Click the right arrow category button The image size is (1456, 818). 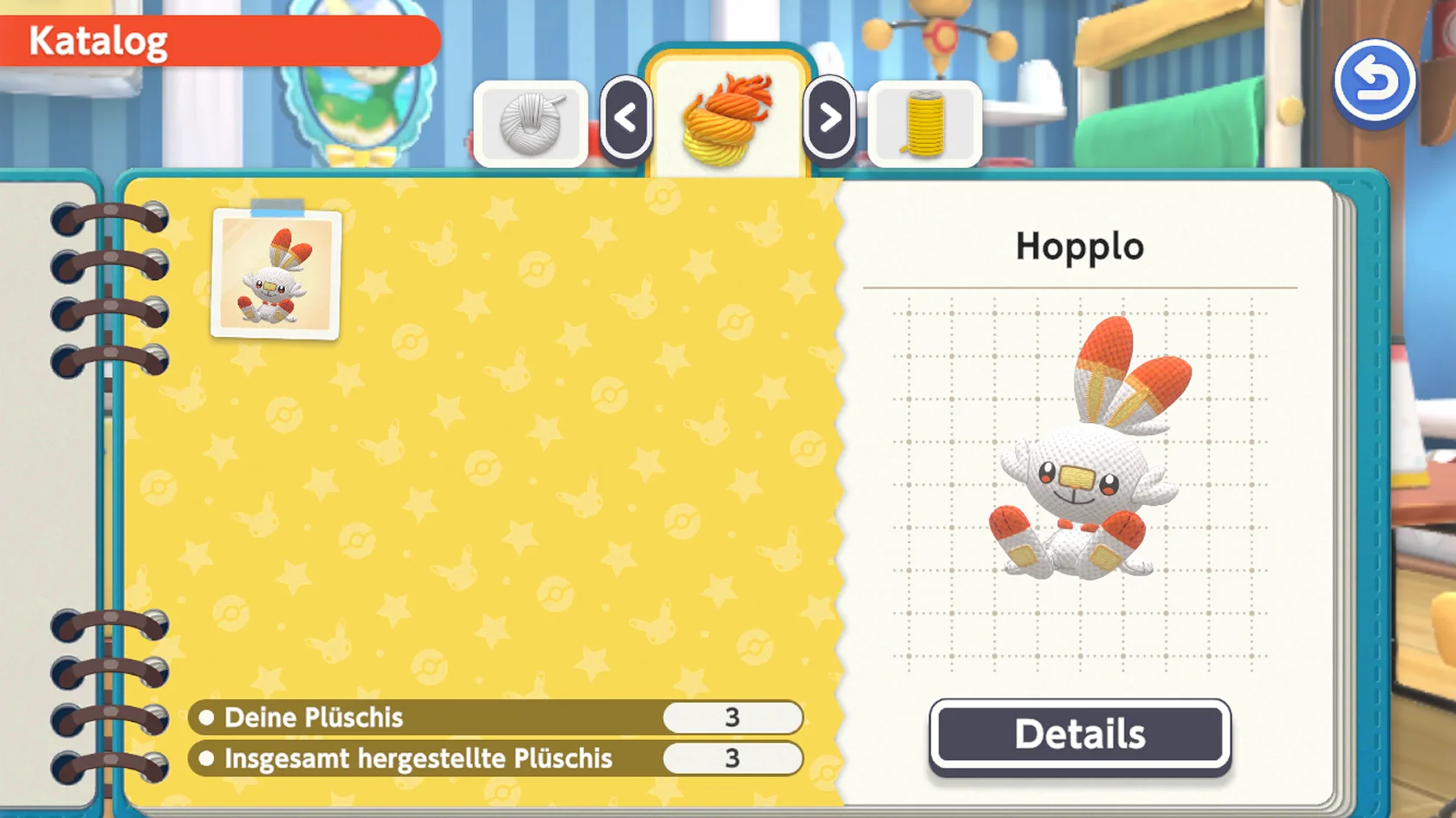point(829,118)
